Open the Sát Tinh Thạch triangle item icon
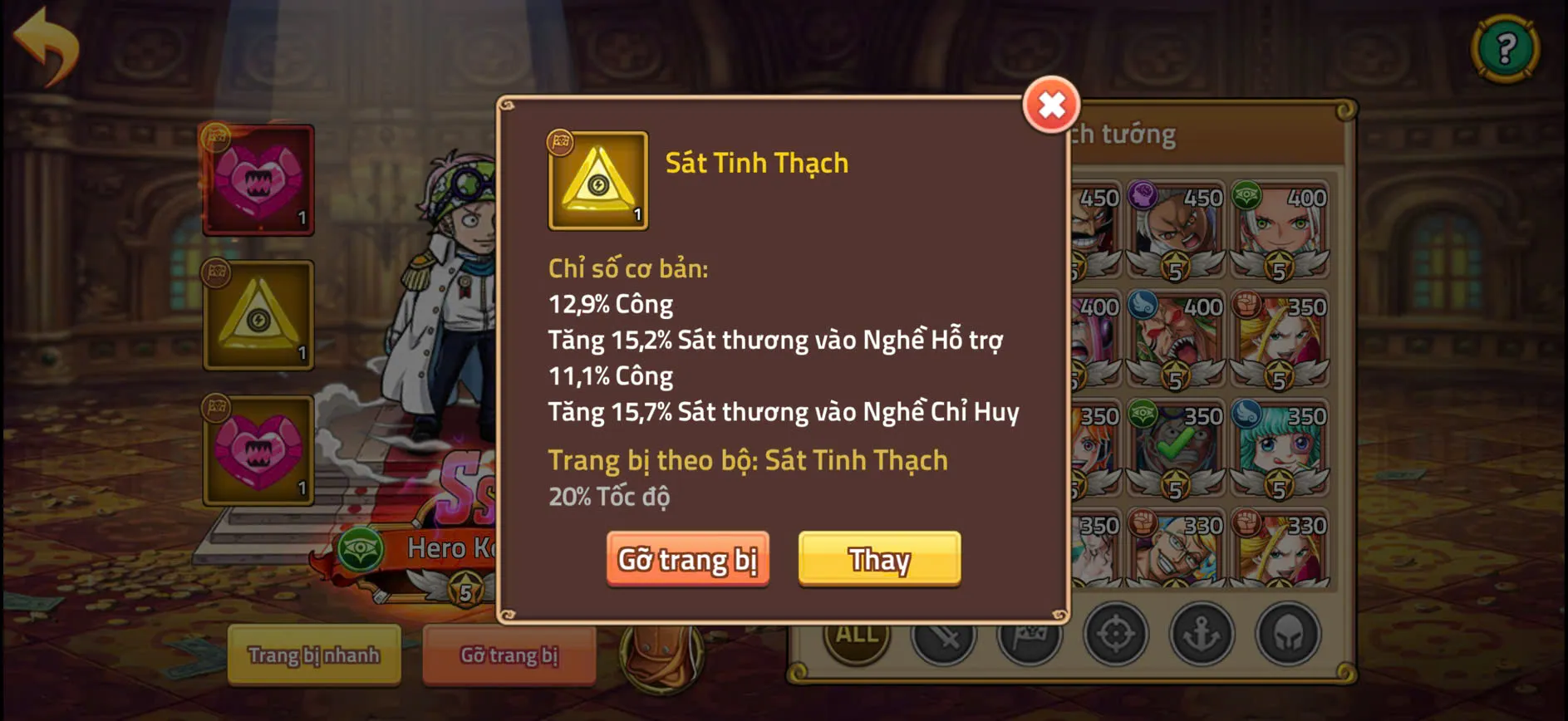1568x721 pixels. pos(597,180)
